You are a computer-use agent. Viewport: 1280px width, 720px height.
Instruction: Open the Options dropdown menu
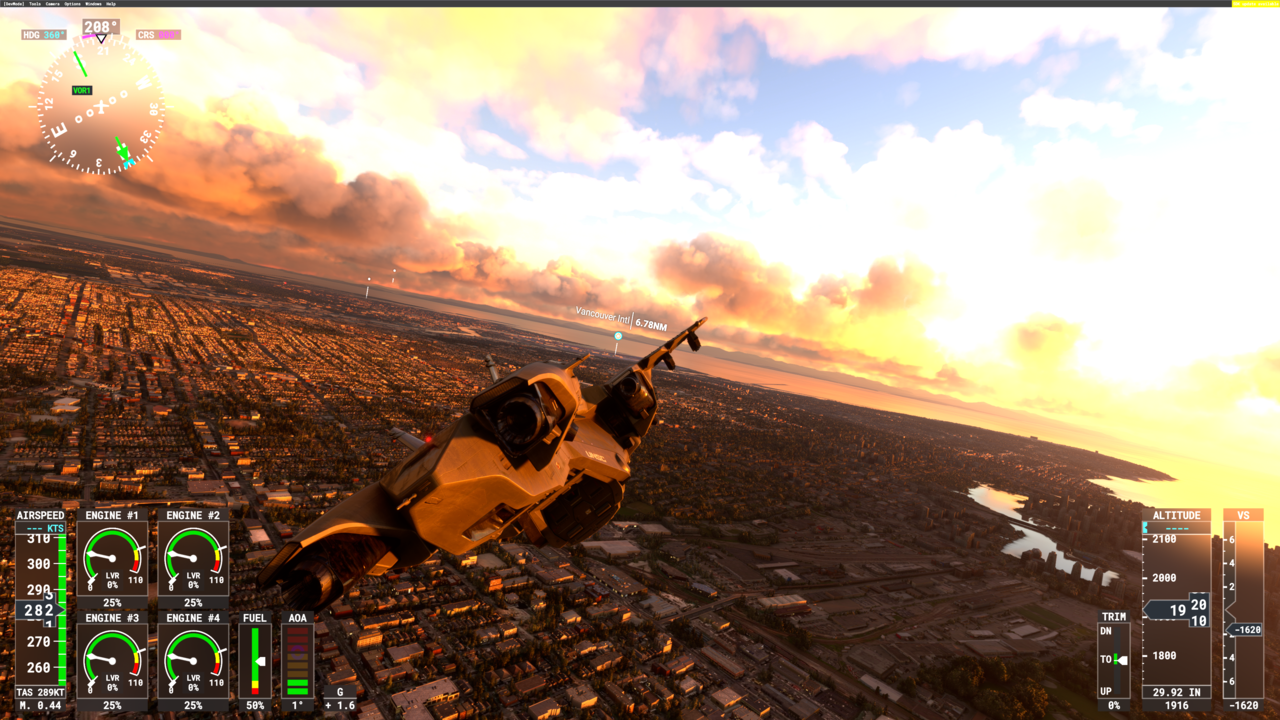72,4
